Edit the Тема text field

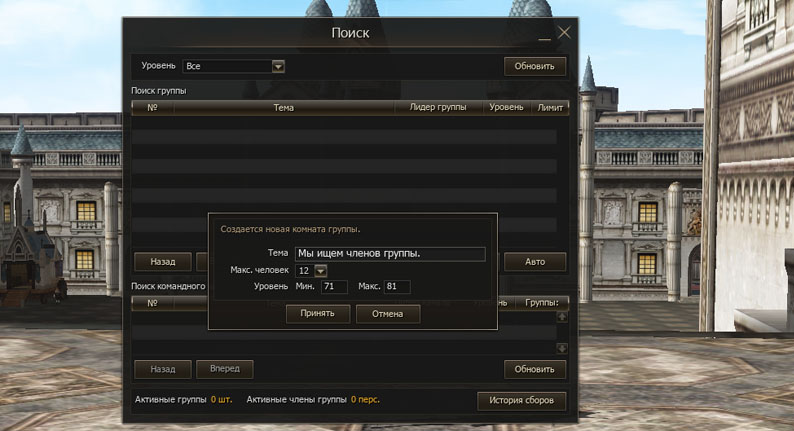pyautogui.click(x=390, y=254)
